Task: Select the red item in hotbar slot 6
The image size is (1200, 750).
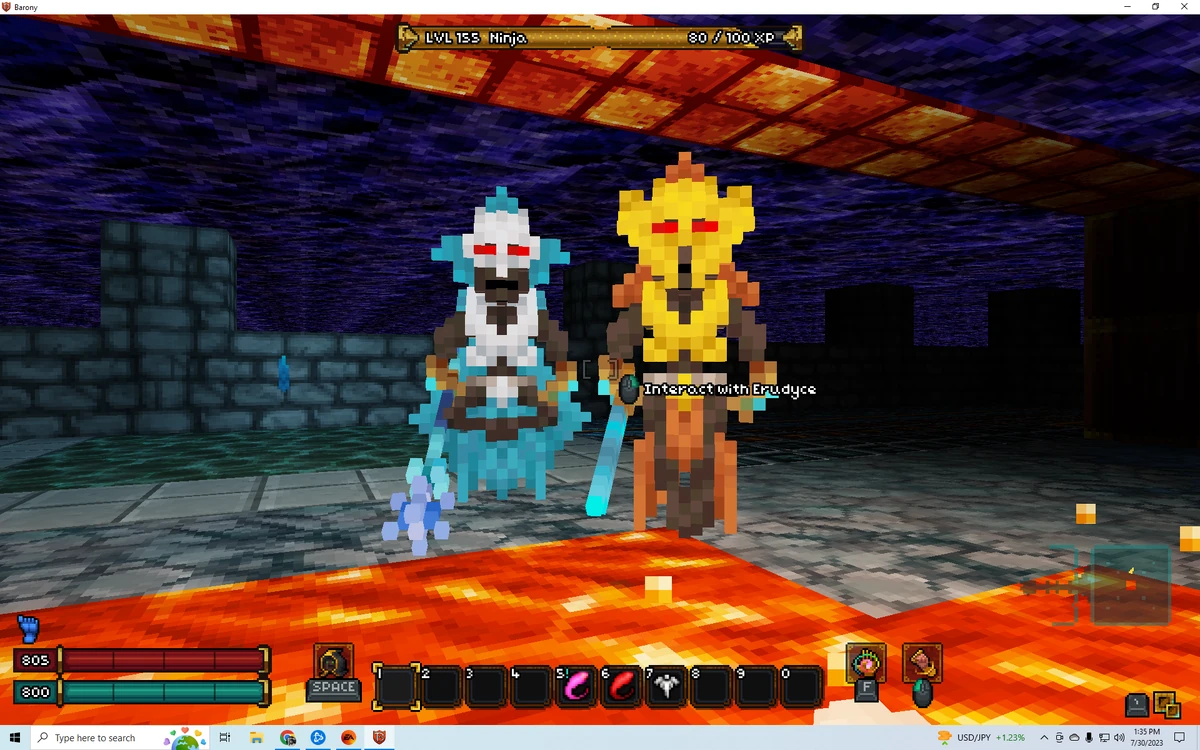Action: [621, 687]
